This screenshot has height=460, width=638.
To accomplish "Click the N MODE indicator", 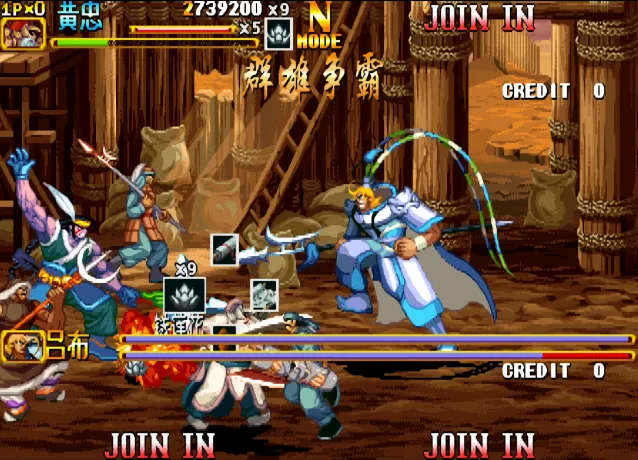I will click(321, 28).
